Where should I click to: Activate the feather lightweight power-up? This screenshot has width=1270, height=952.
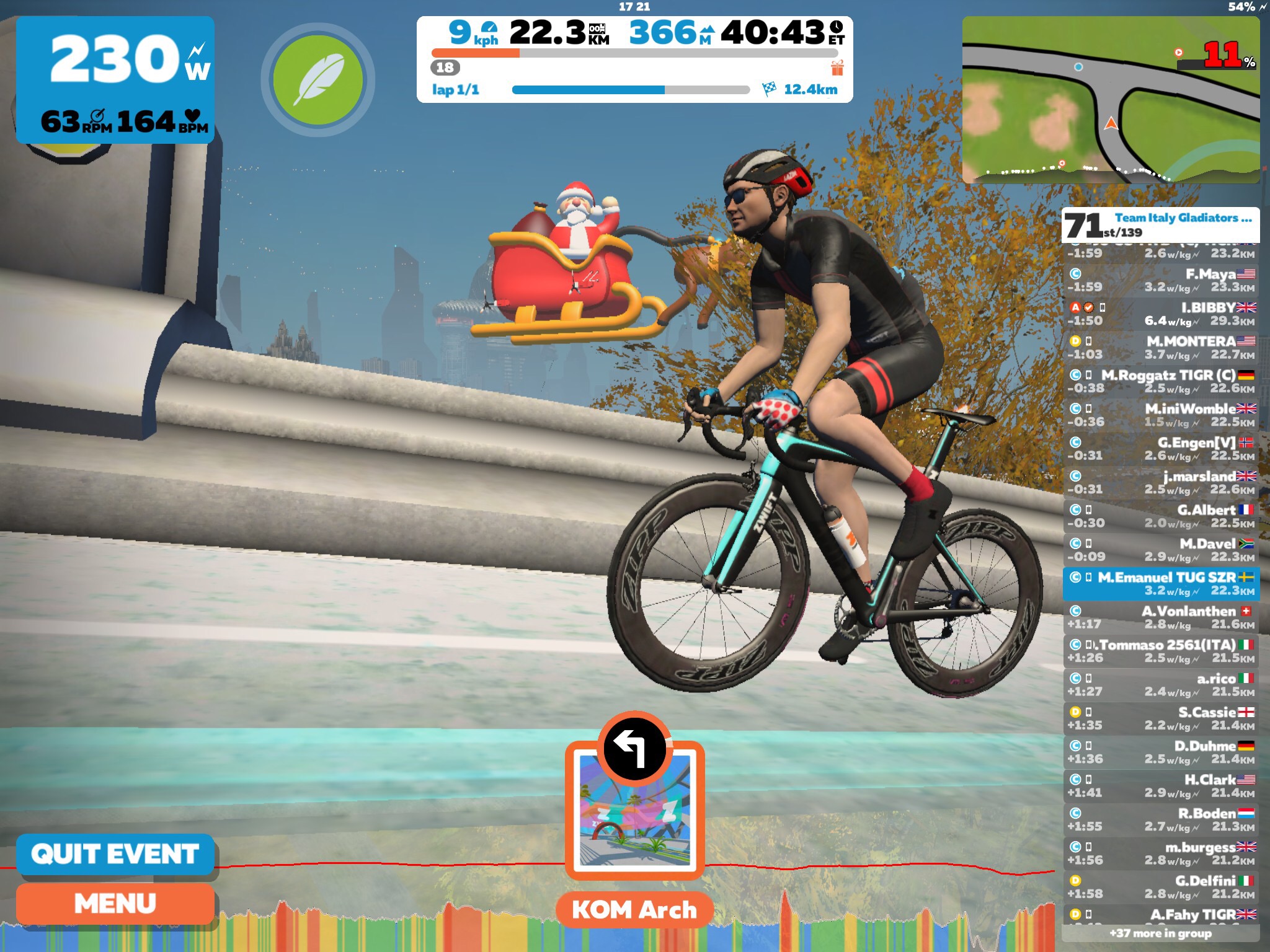(318, 79)
